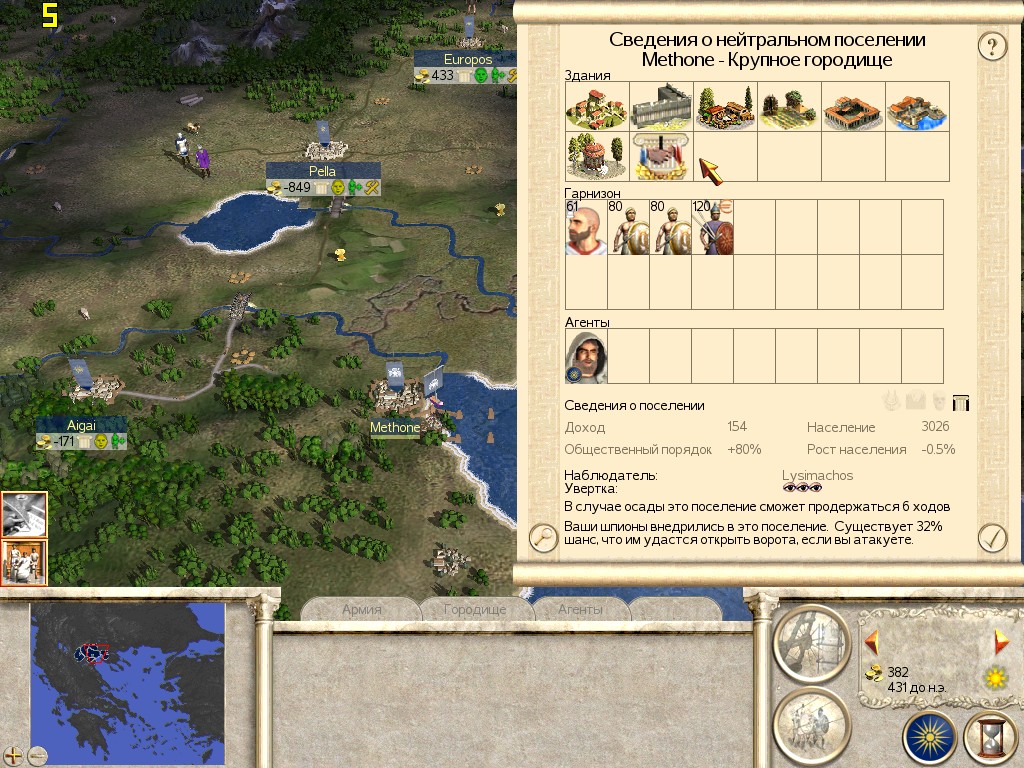Viewport: 1024px width, 768px height.
Task: Select the 120-strong garrison unit card
Action: [713, 227]
